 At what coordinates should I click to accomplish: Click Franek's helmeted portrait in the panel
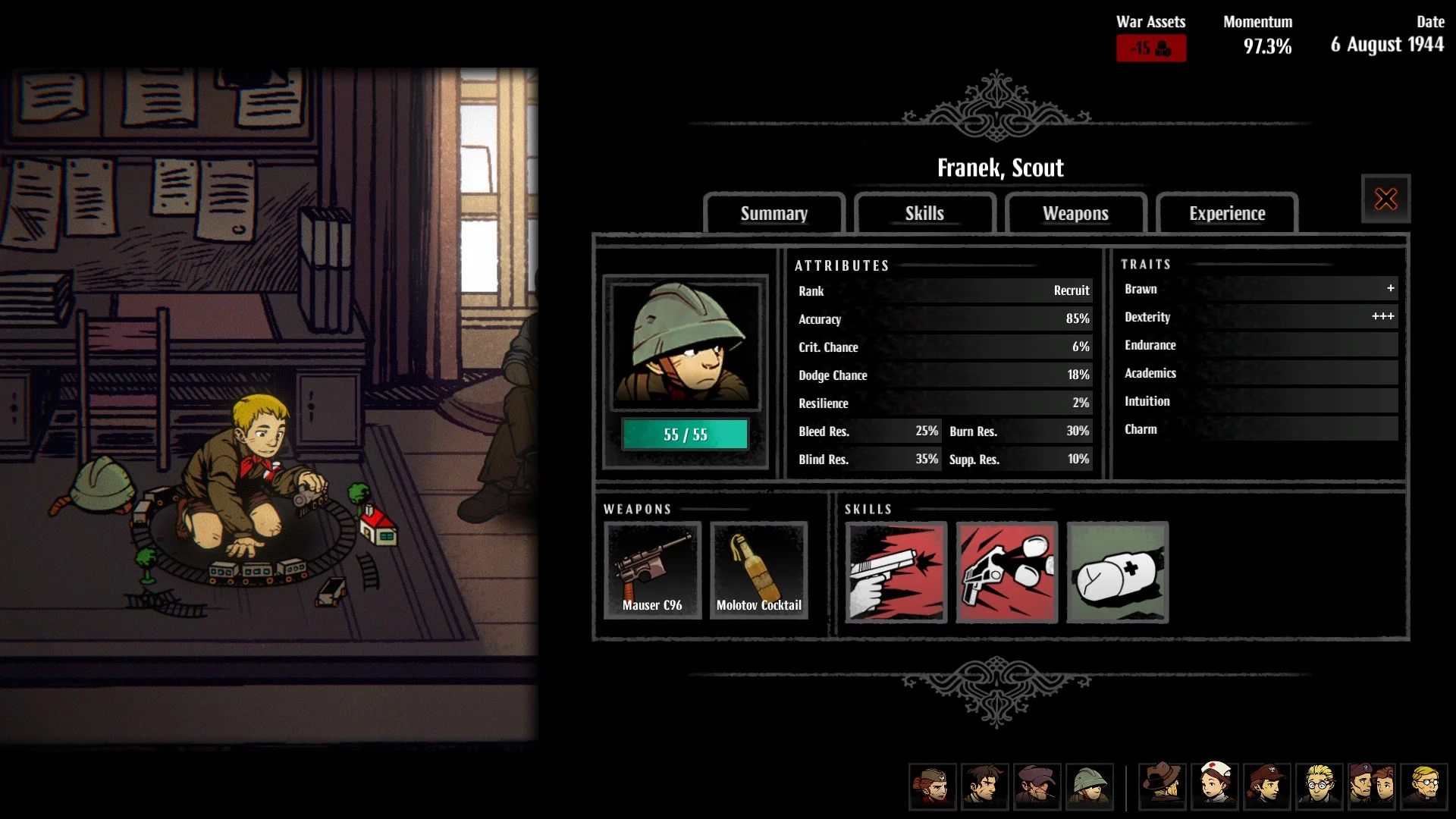[x=685, y=344]
